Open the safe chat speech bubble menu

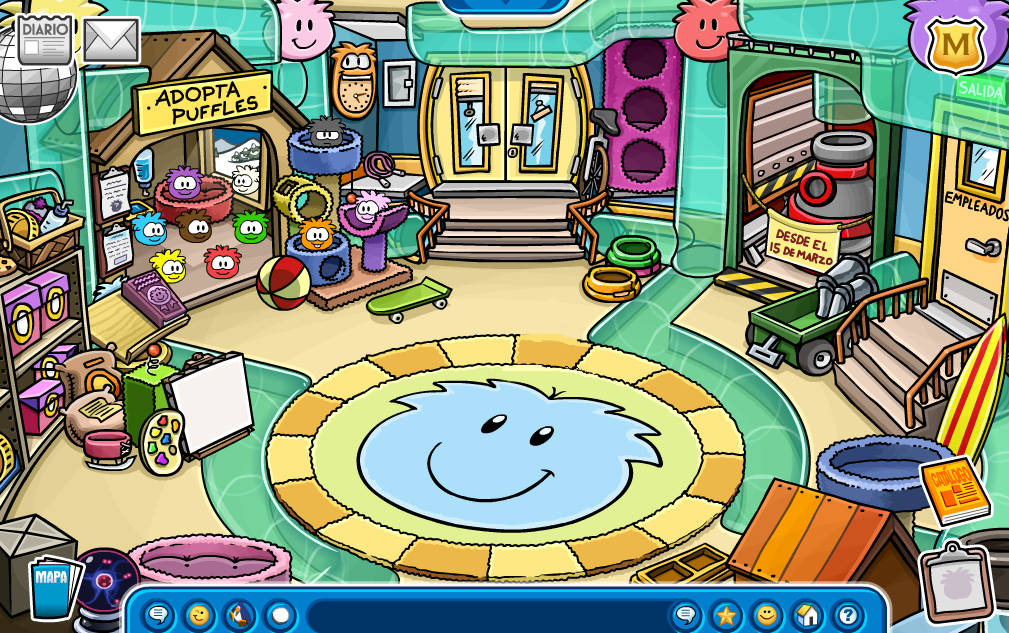tap(158, 615)
